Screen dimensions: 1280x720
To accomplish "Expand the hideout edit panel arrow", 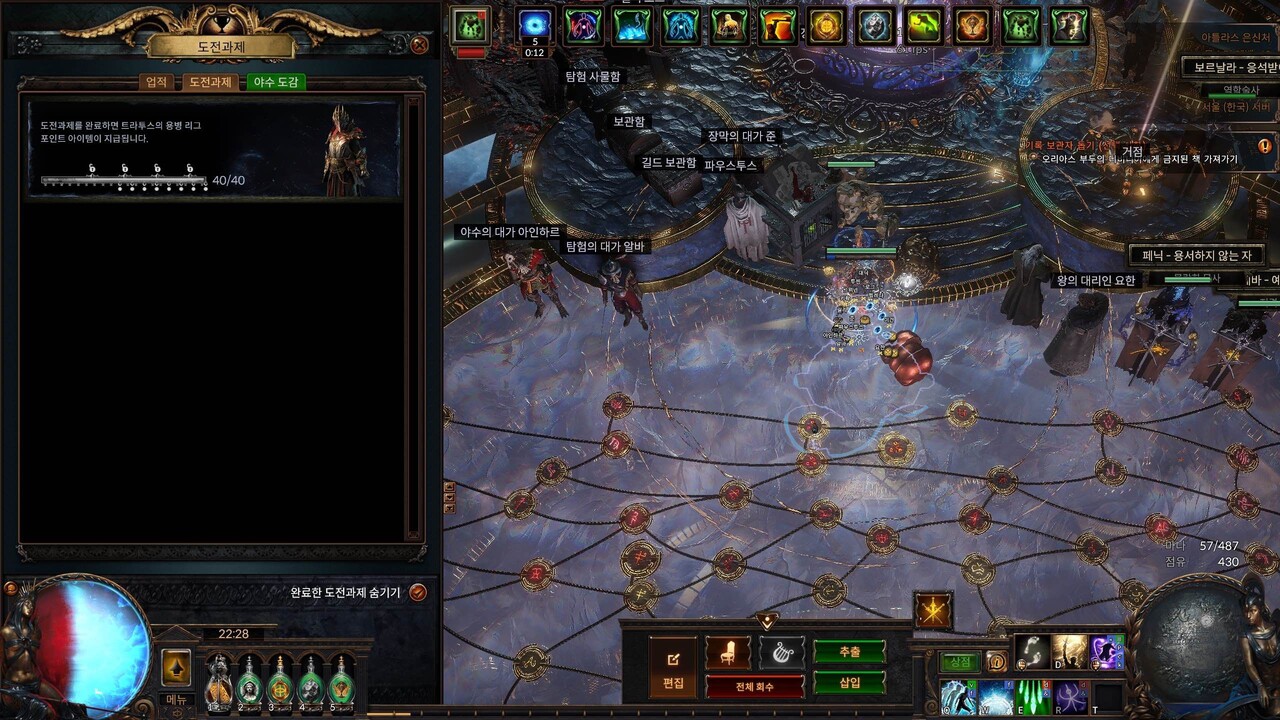I will coord(767,621).
